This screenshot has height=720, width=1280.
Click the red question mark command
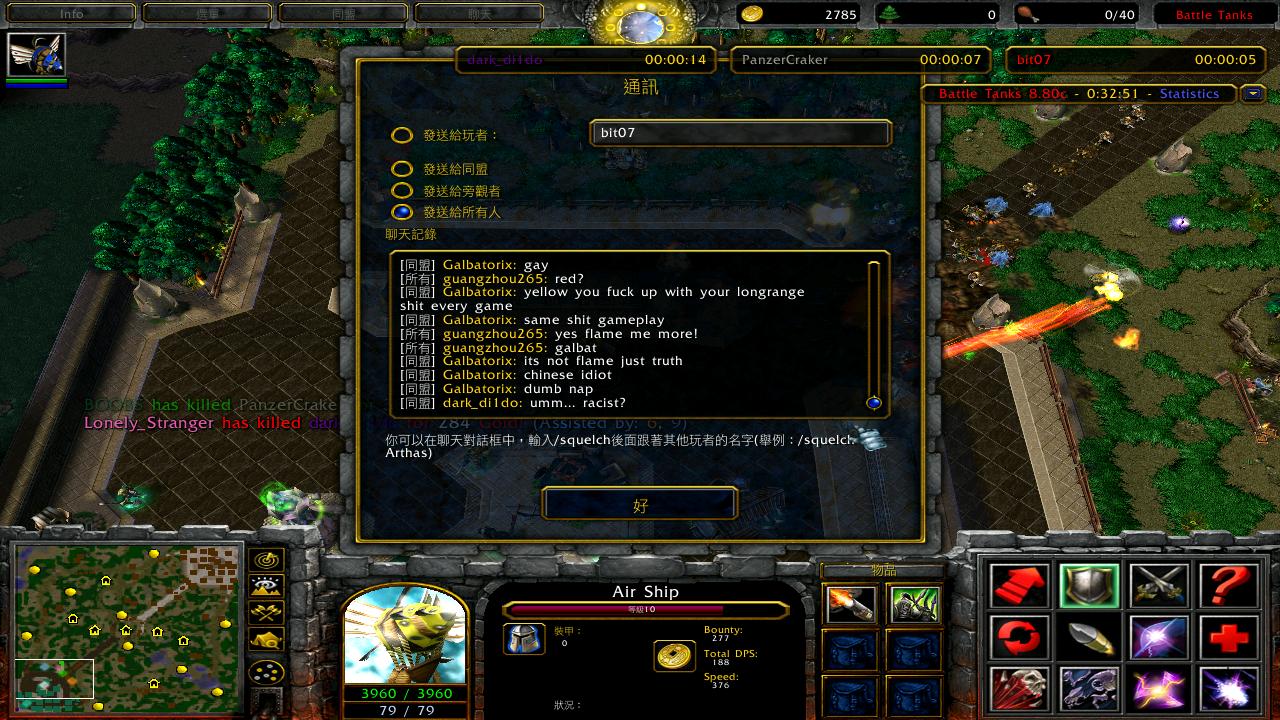[1228, 585]
